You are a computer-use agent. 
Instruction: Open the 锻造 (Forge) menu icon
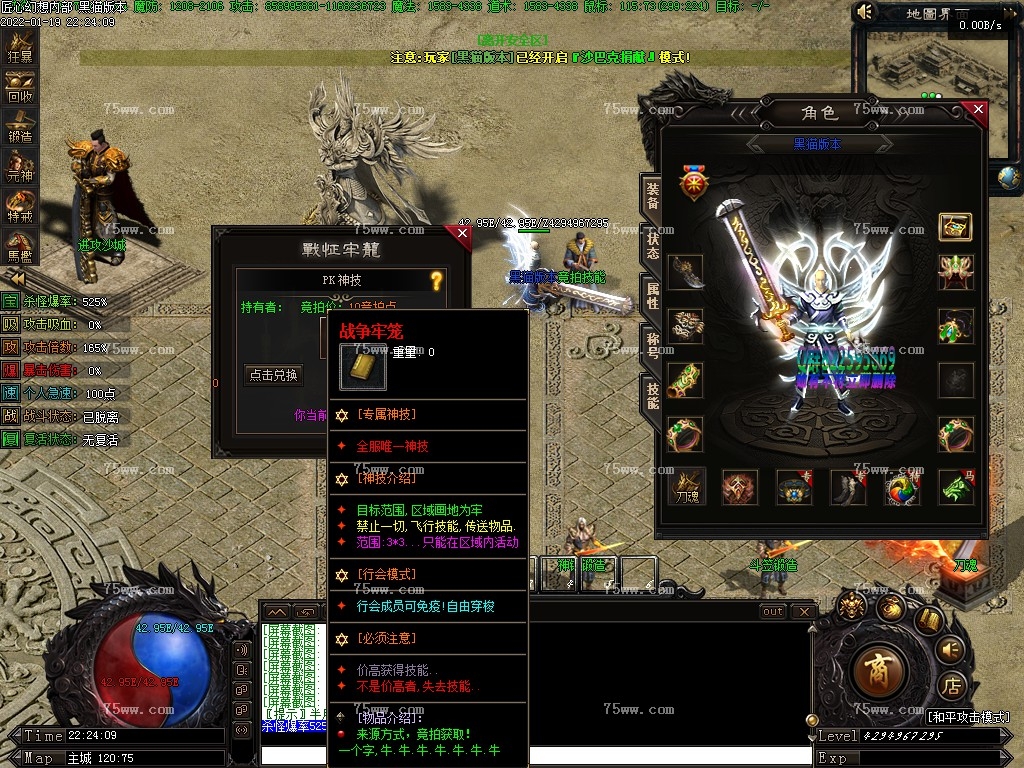point(20,128)
